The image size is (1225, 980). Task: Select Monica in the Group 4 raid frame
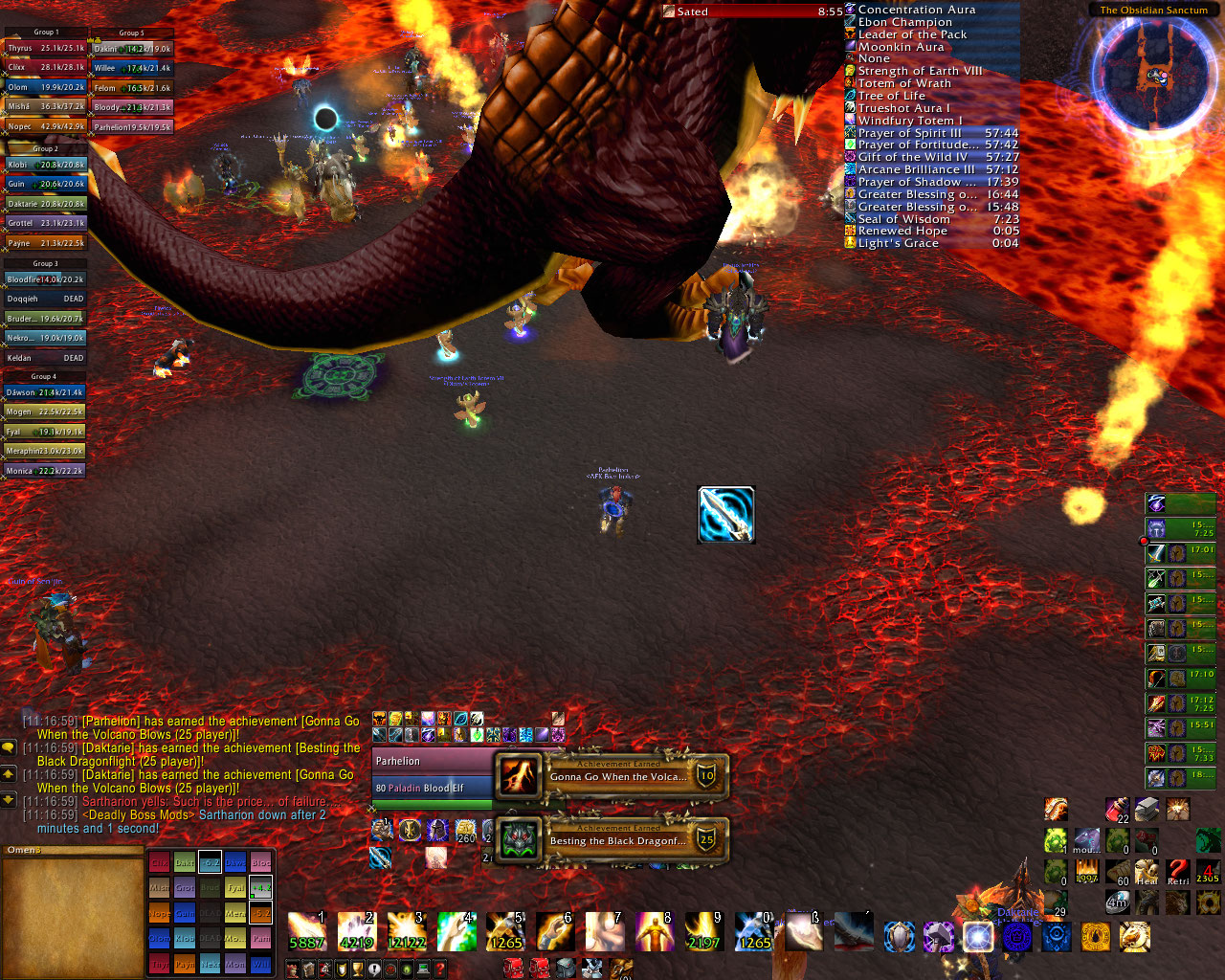(x=46, y=471)
